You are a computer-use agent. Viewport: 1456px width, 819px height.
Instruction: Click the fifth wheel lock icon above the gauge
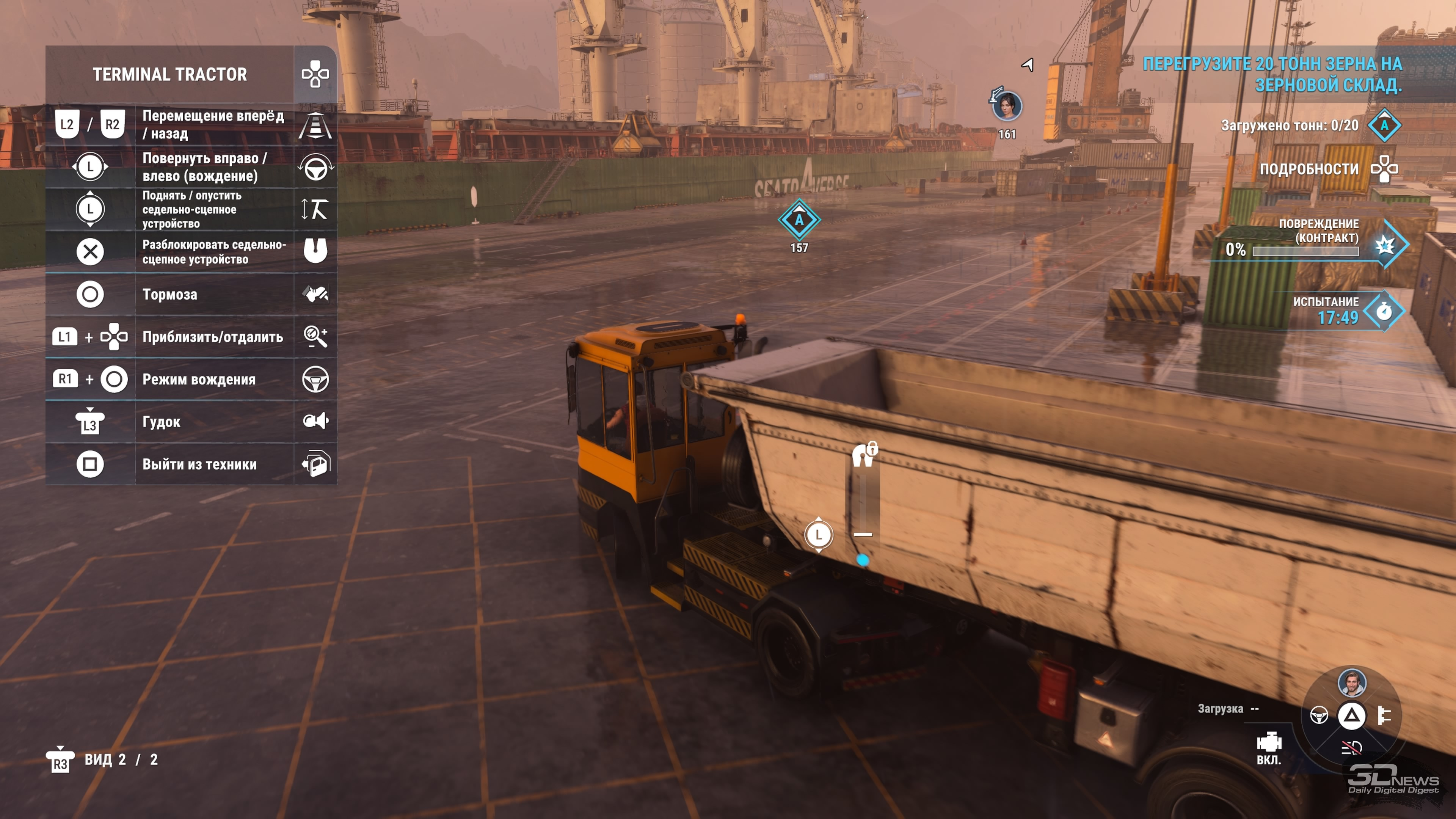click(x=864, y=454)
